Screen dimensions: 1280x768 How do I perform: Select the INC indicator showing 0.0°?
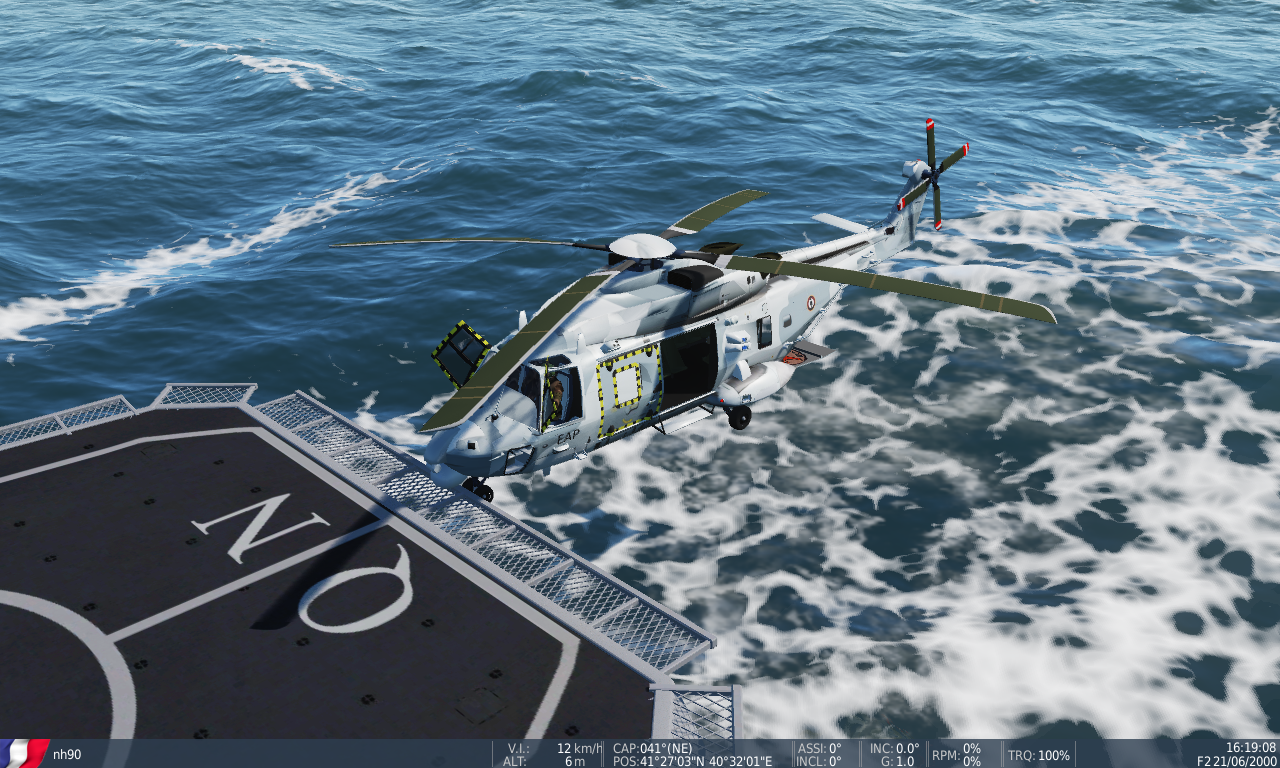895,746
